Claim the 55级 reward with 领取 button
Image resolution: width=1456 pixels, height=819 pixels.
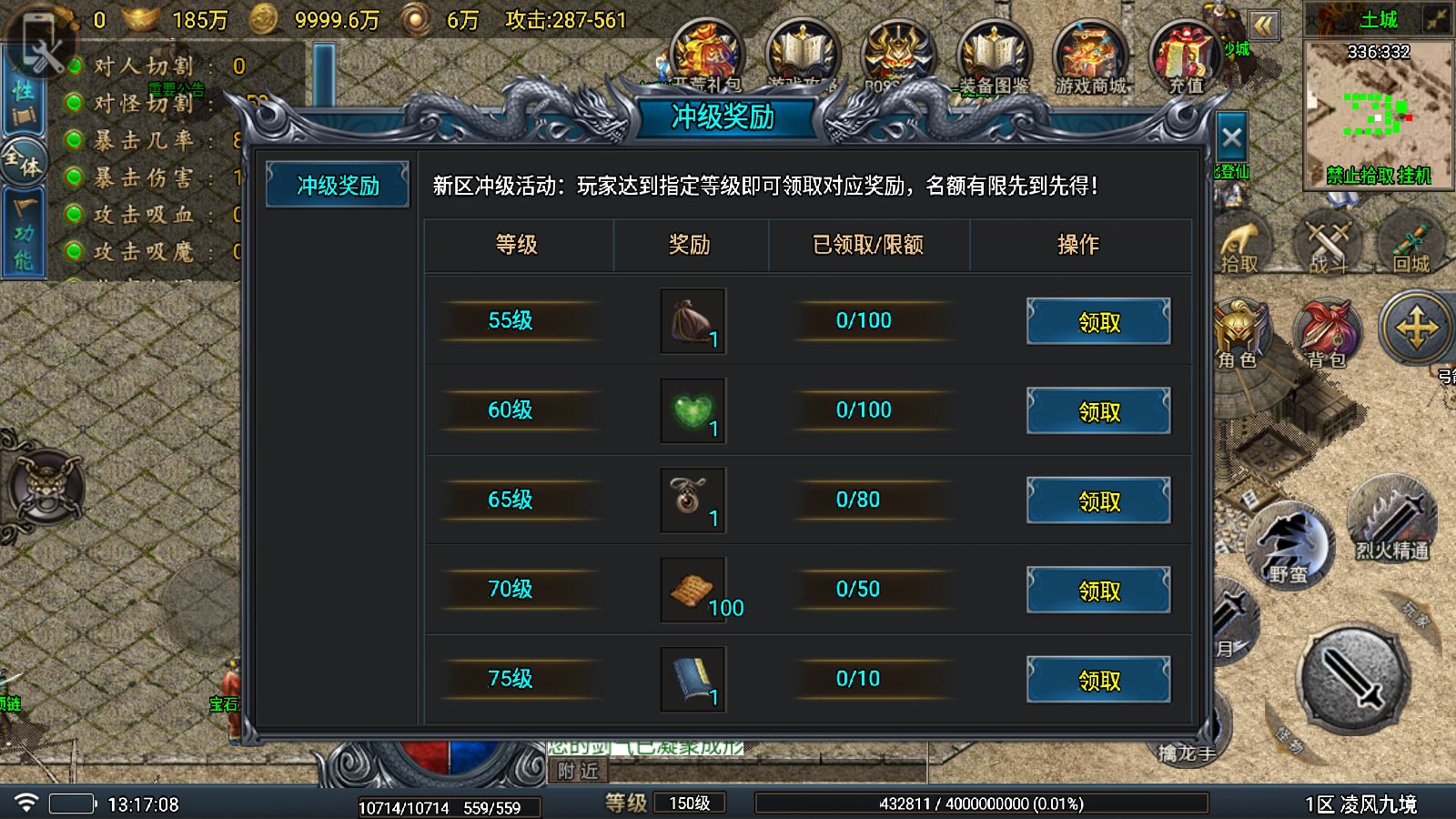click(x=1097, y=320)
